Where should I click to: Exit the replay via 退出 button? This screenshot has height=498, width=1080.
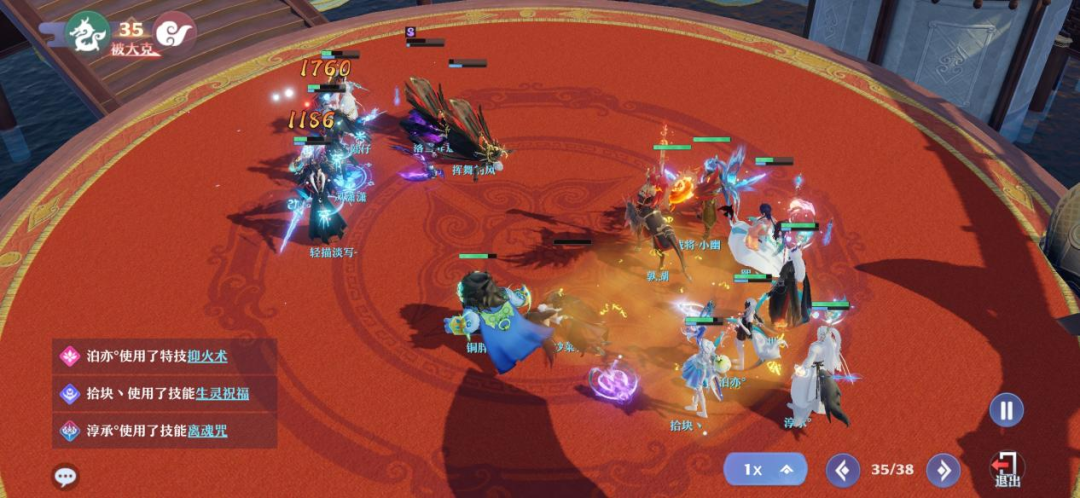[1006, 469]
